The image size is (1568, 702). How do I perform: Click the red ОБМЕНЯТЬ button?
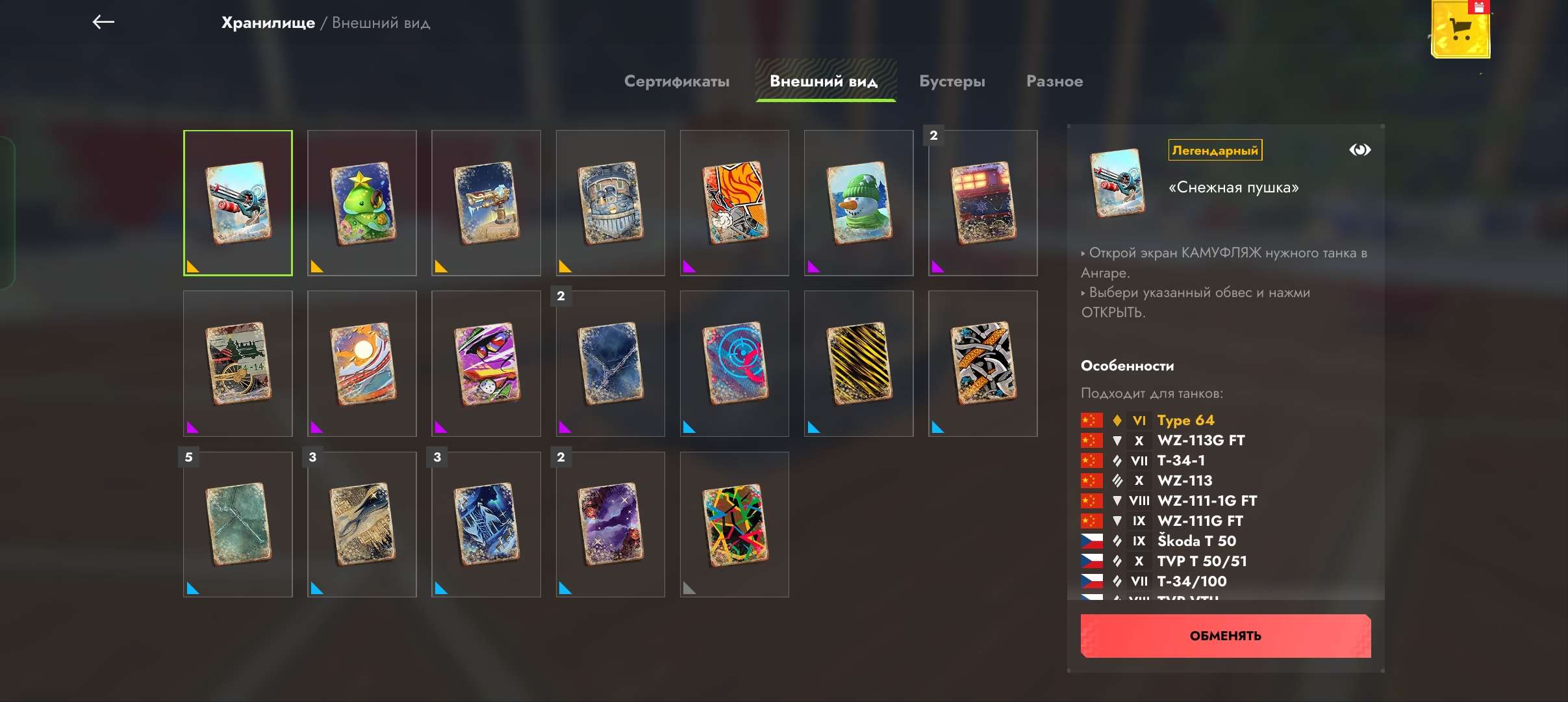tap(1225, 636)
